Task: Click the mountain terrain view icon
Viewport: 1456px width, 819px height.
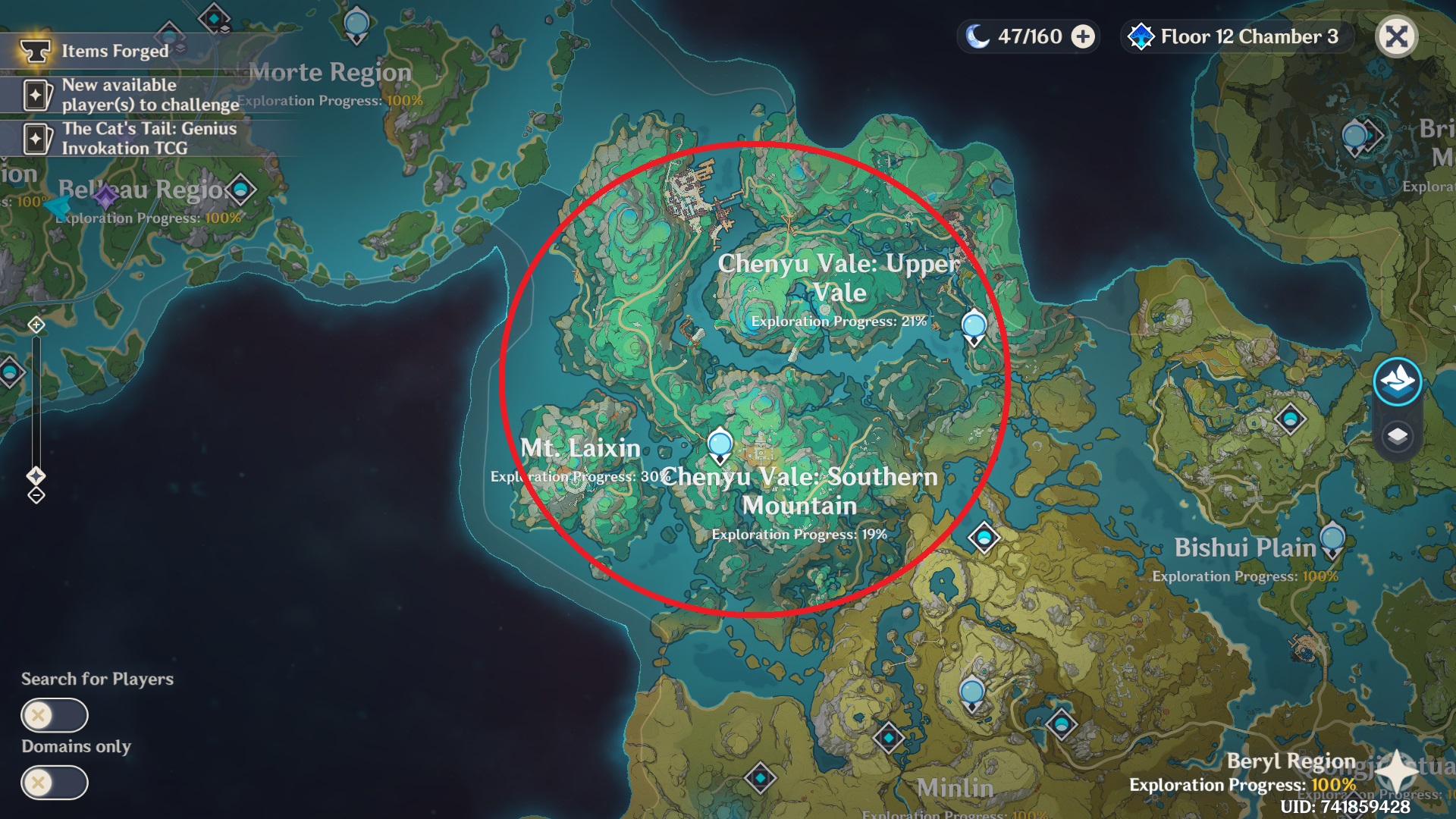Action: (x=1397, y=384)
